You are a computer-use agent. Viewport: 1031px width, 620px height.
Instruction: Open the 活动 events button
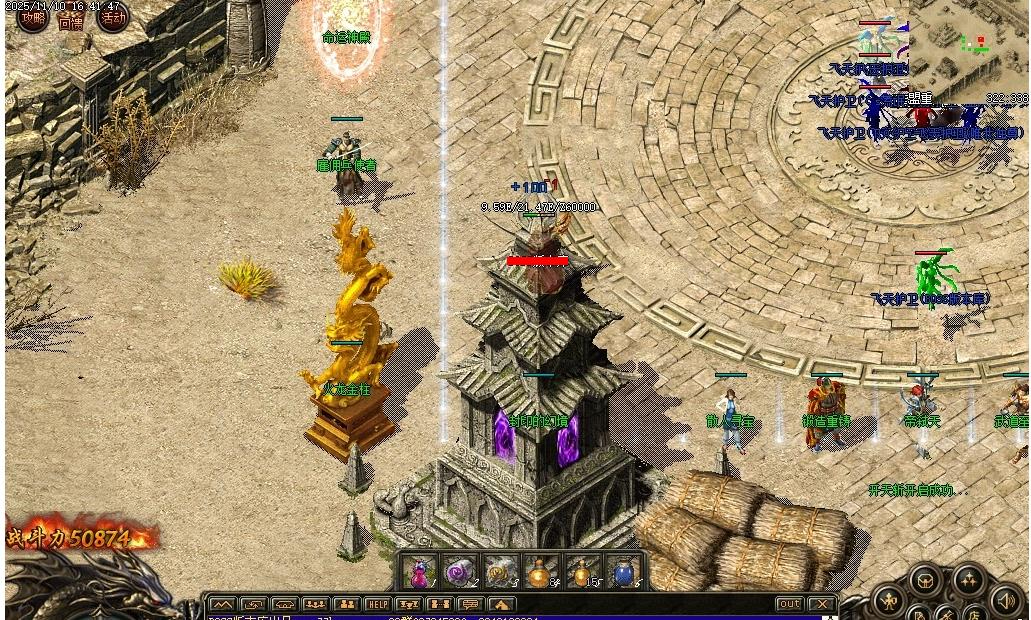112,18
